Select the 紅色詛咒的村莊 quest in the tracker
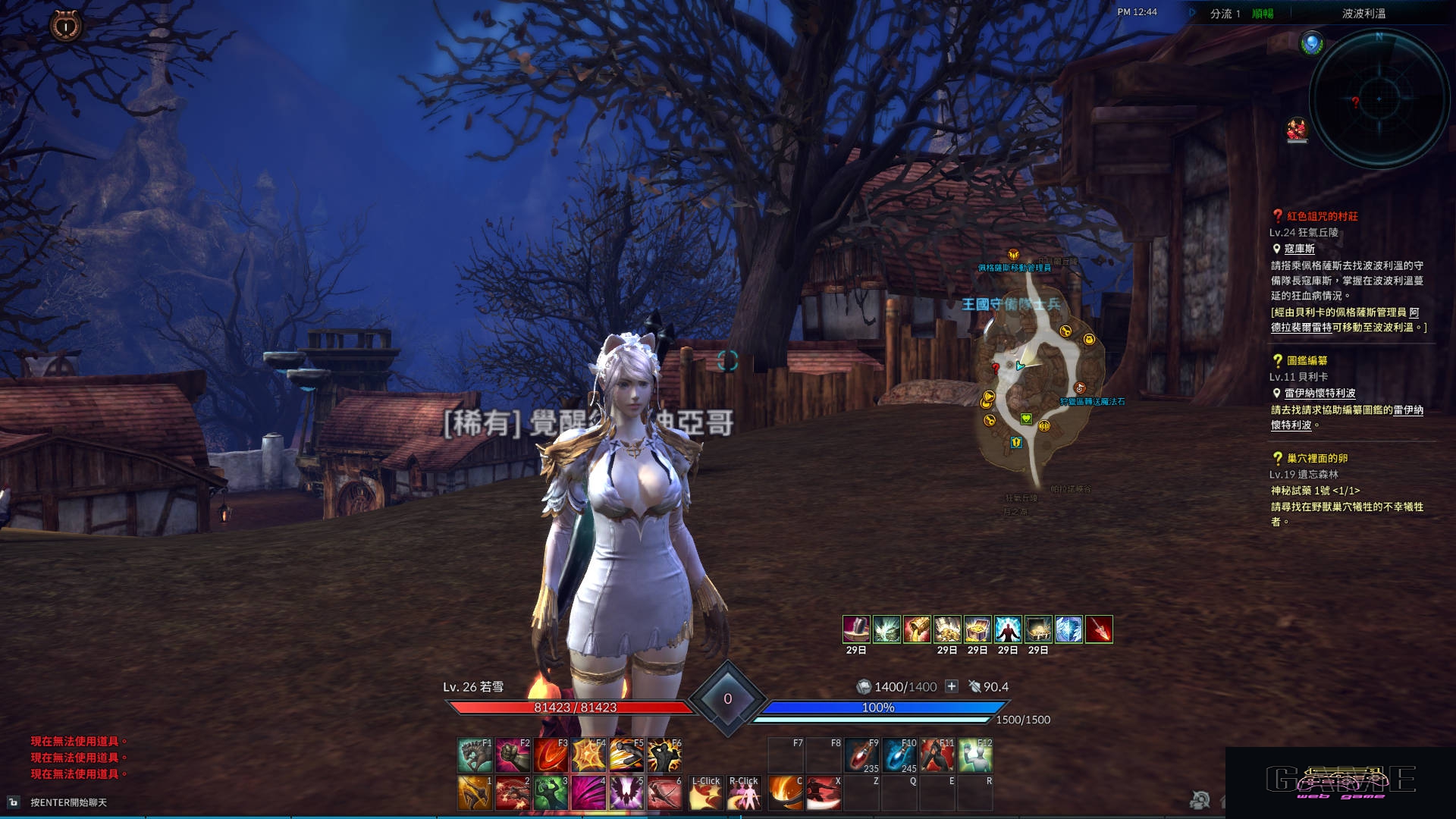1456x819 pixels. tap(1322, 216)
